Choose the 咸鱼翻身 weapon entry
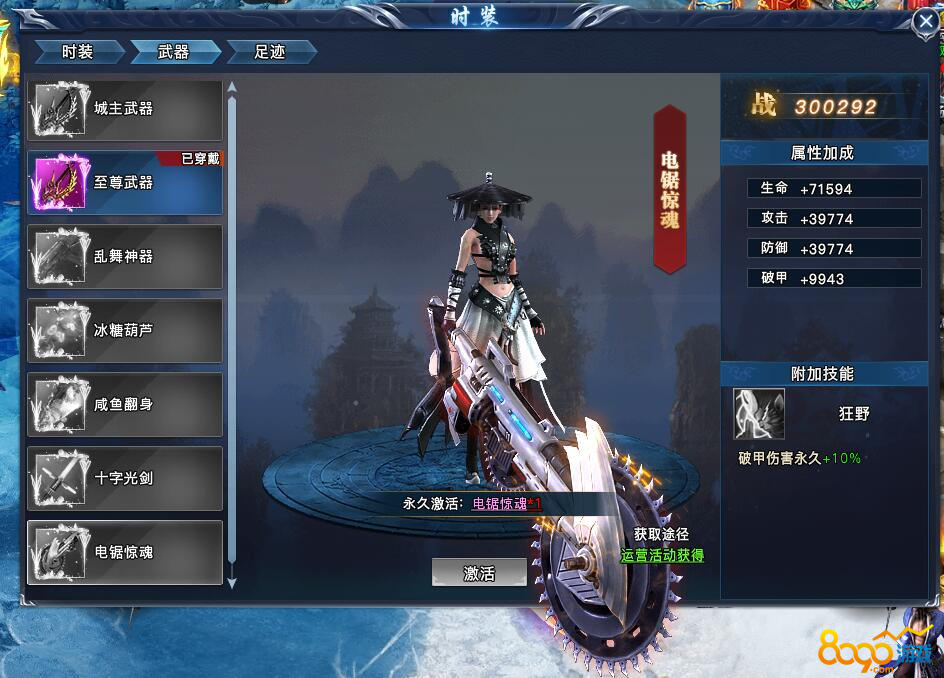This screenshot has height=678, width=944. tap(125, 404)
